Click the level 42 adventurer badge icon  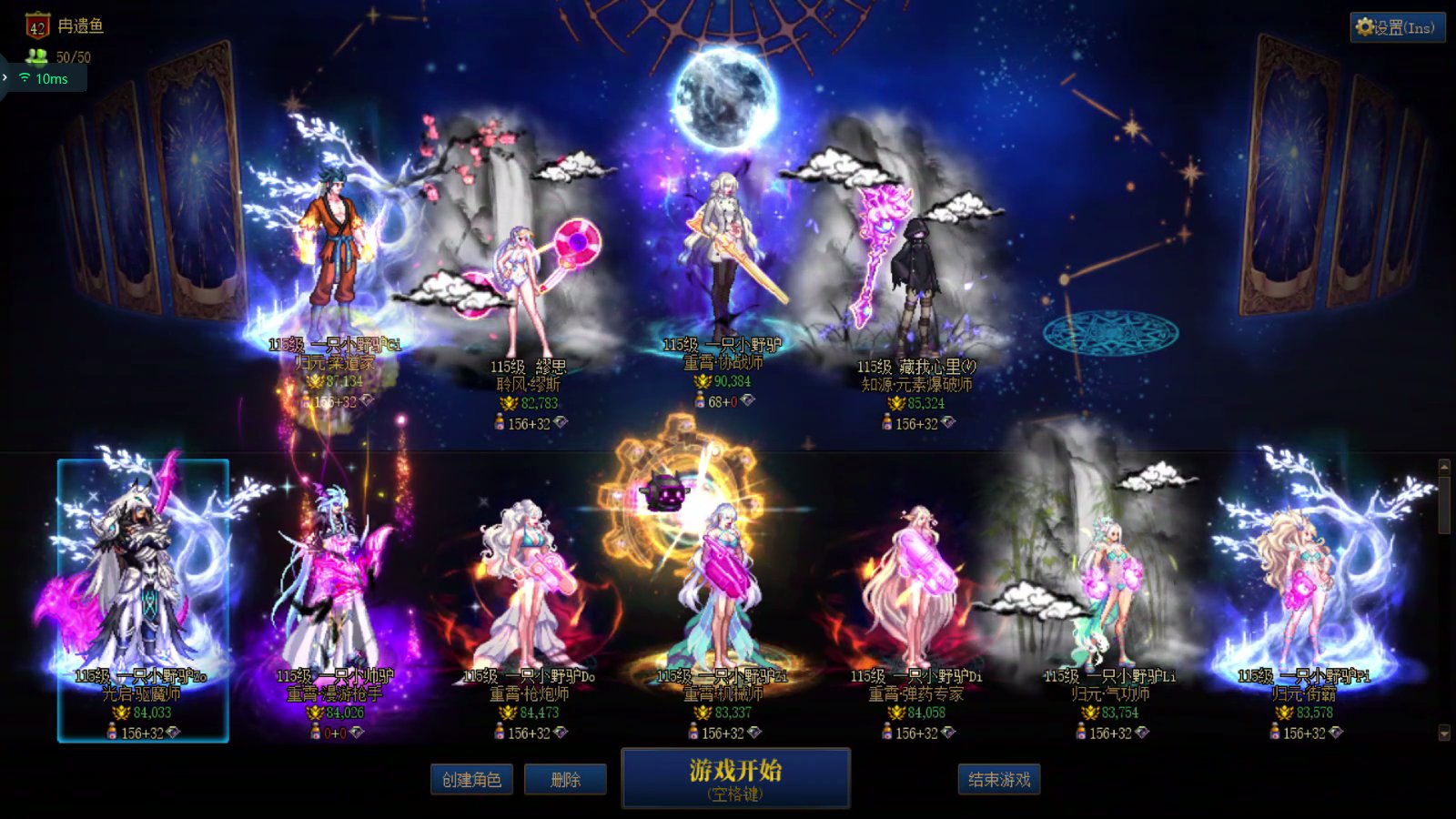36,26
